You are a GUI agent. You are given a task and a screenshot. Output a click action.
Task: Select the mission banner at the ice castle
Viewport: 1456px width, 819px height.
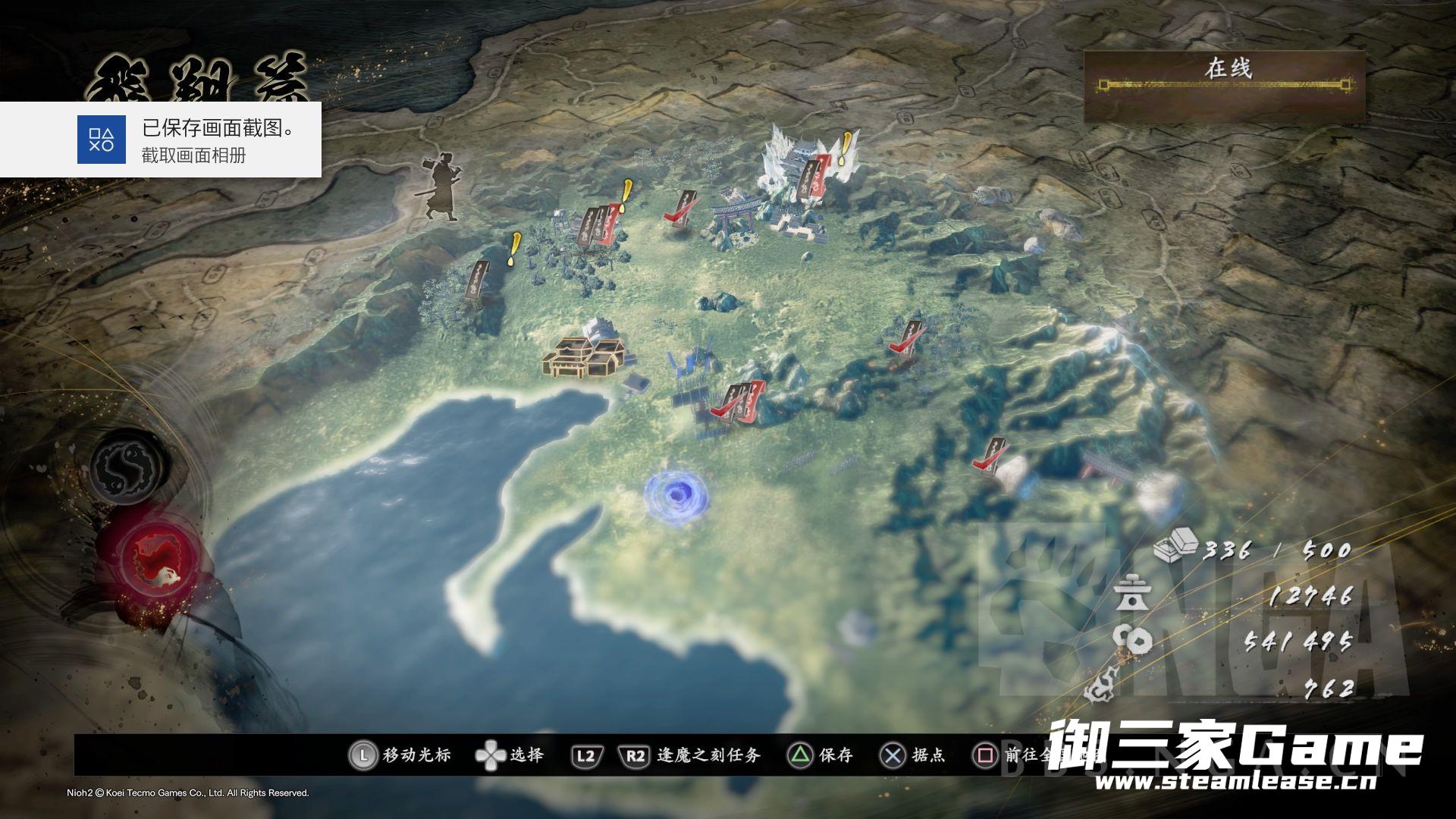[814, 180]
